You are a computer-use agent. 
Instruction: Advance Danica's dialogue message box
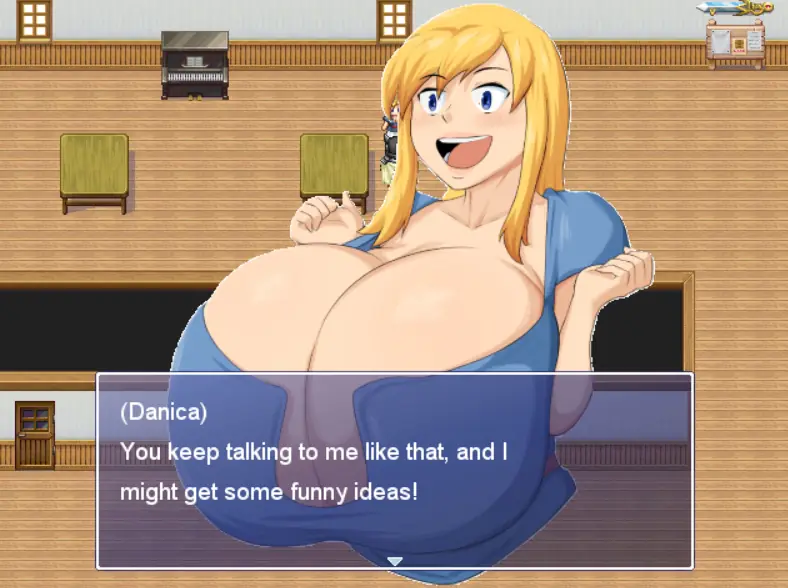[394, 470]
